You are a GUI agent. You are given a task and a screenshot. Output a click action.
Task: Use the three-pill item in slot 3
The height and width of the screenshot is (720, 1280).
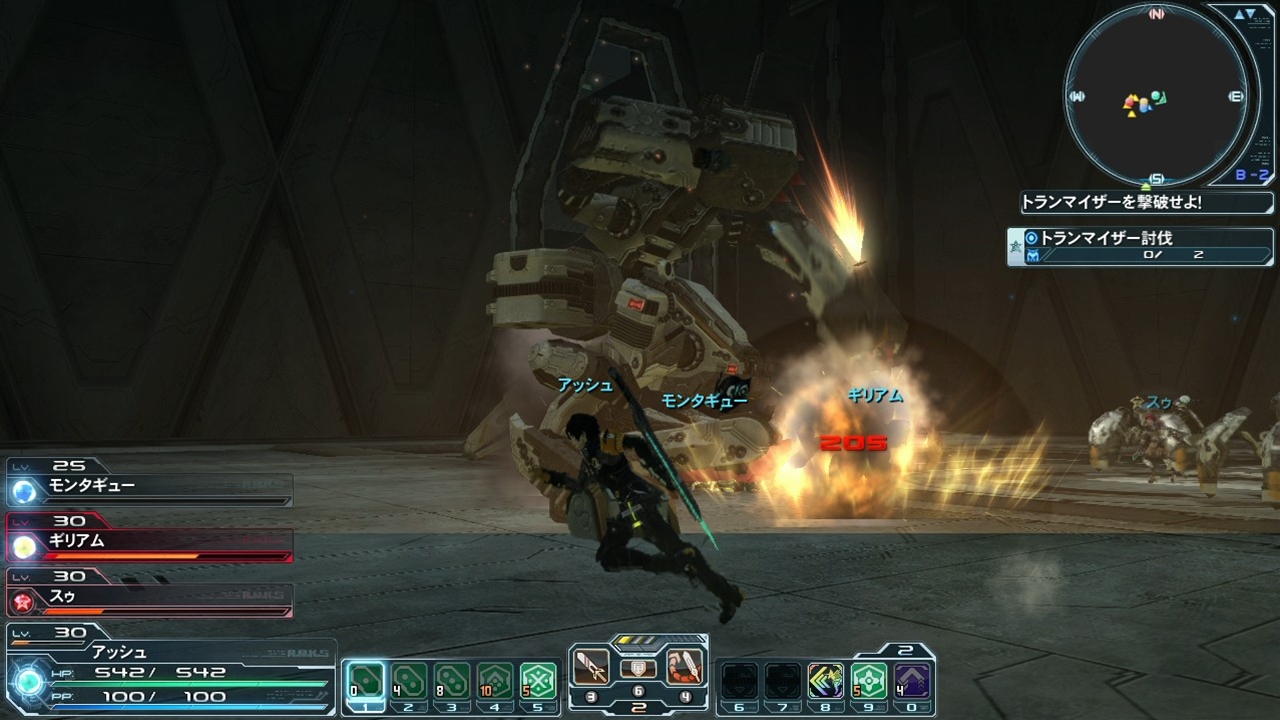[x=452, y=681]
